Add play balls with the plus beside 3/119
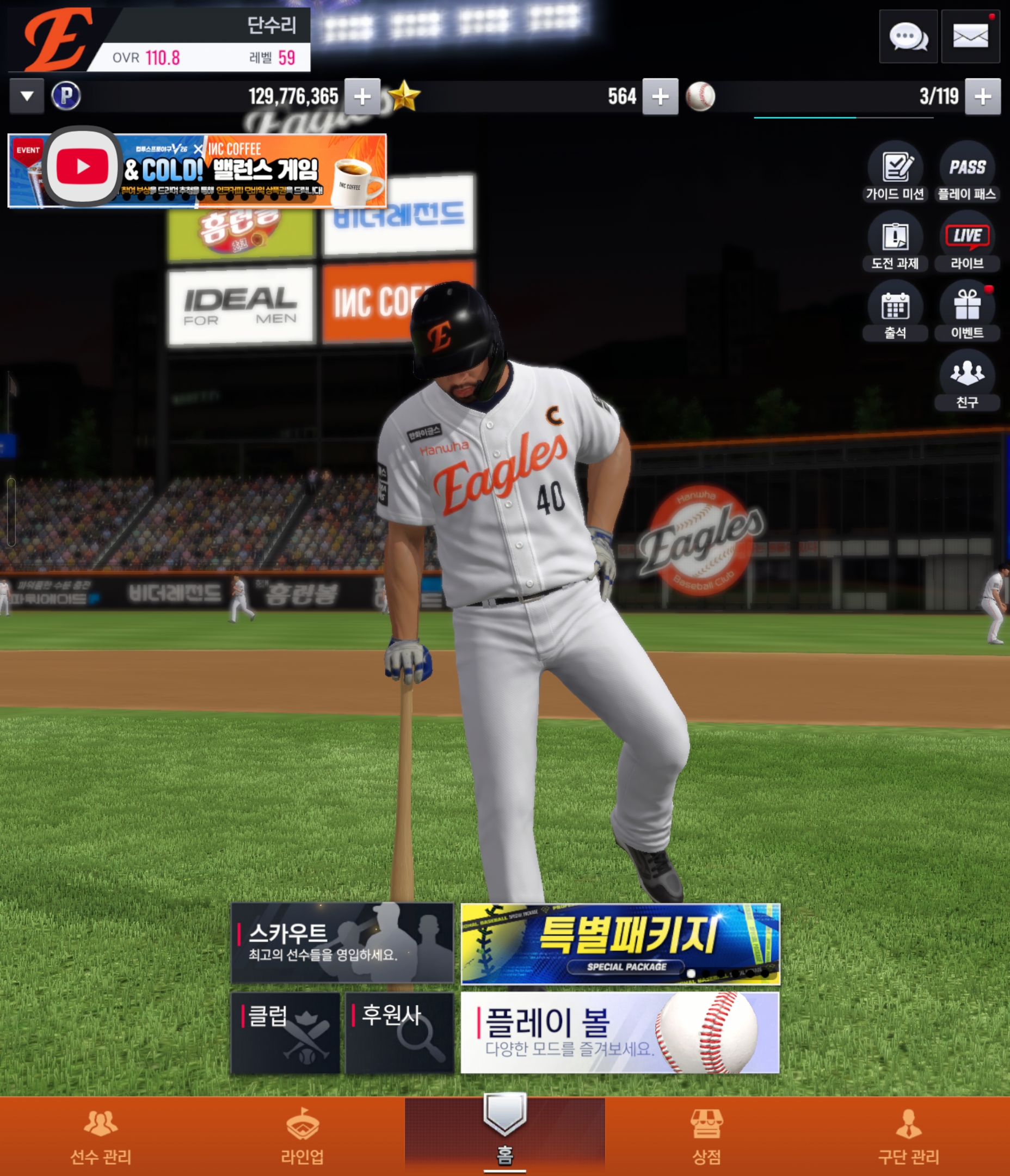 [982, 96]
